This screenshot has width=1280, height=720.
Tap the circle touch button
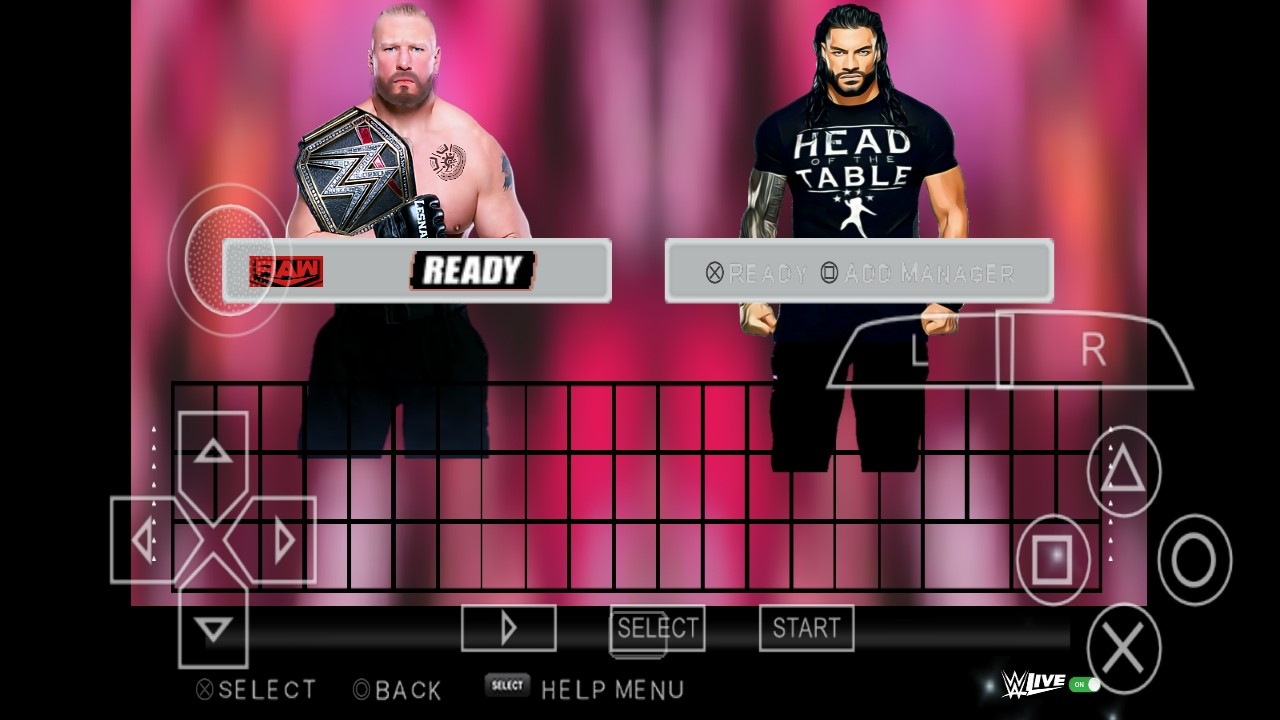point(1194,559)
